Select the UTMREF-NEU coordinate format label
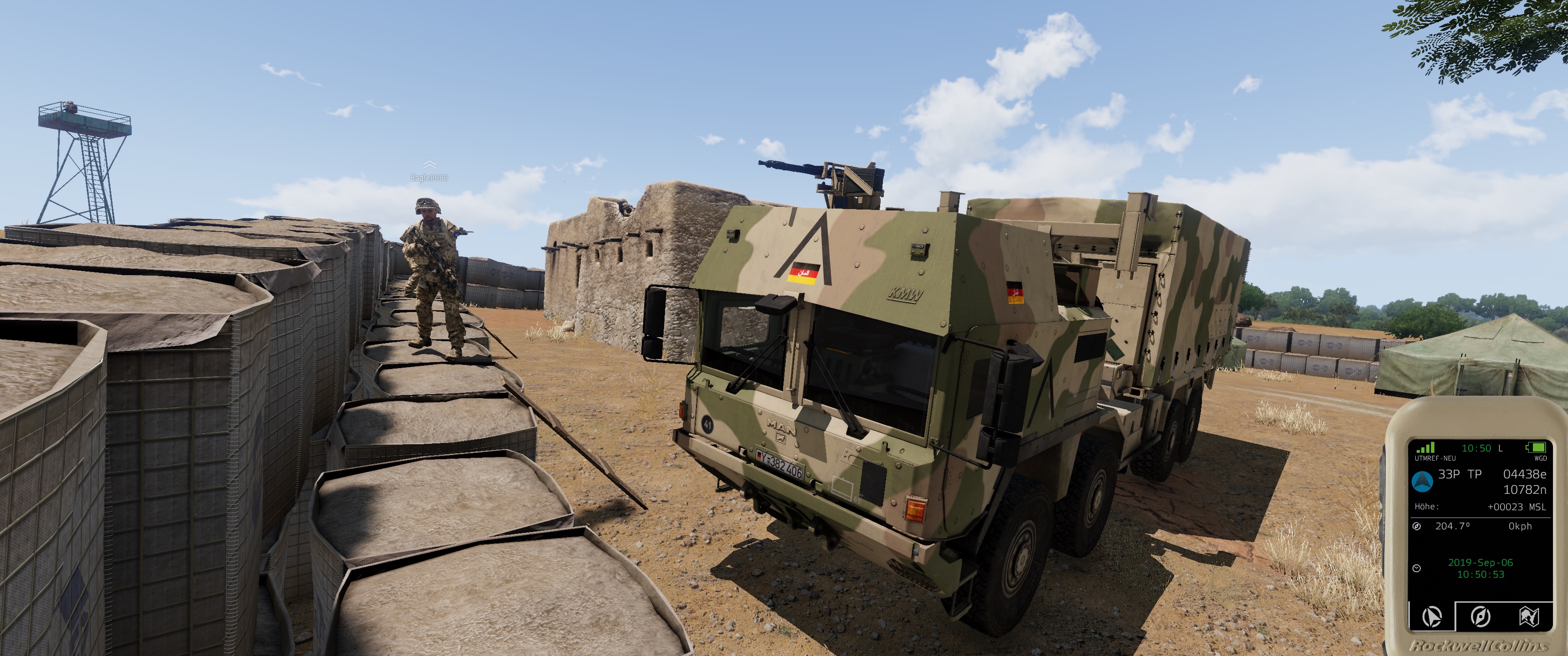Viewport: 1568px width, 656px height. [1435, 458]
